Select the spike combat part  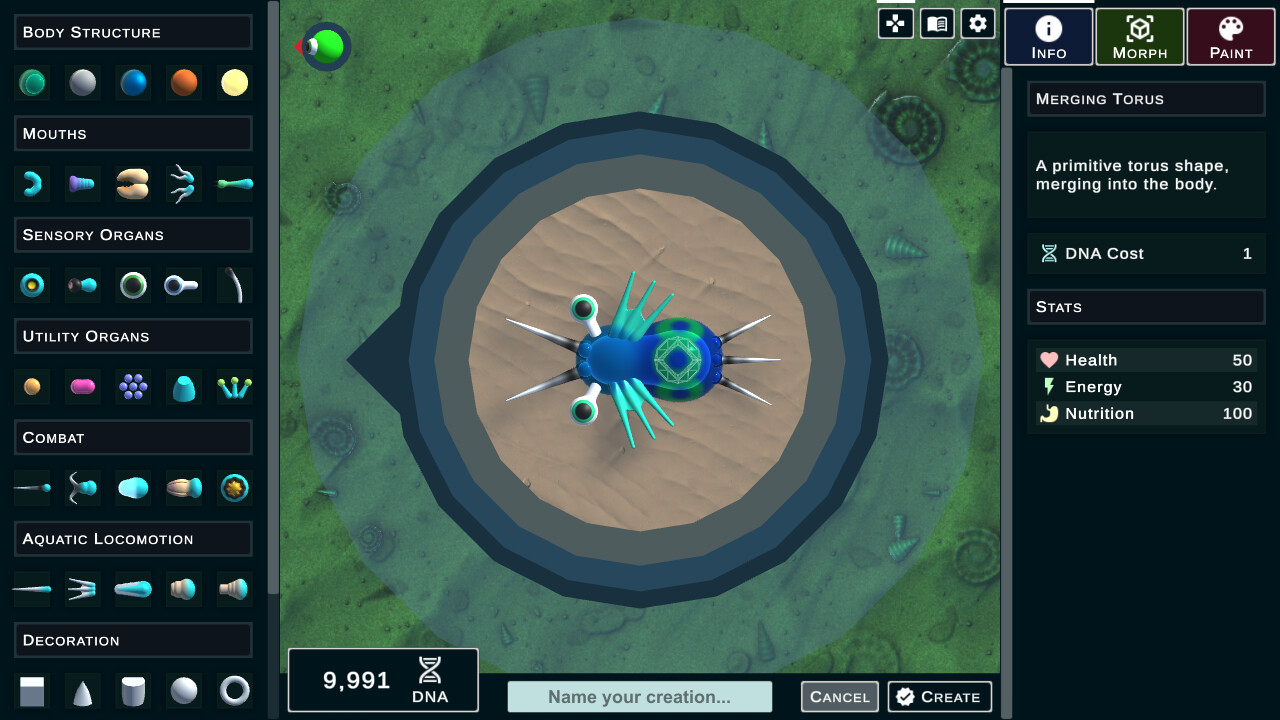(31, 488)
